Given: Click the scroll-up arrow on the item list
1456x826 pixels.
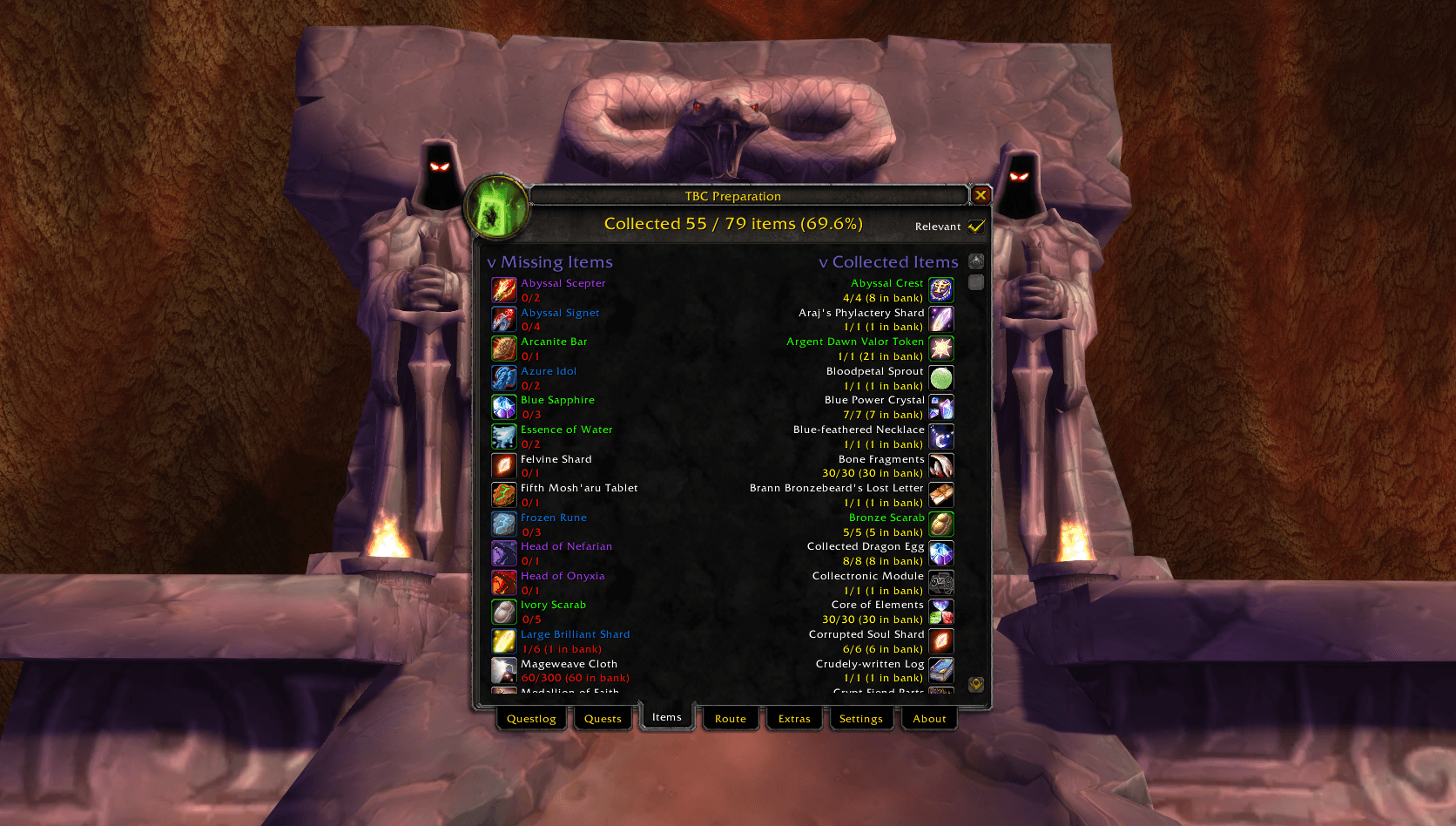Looking at the screenshot, I should [975, 260].
